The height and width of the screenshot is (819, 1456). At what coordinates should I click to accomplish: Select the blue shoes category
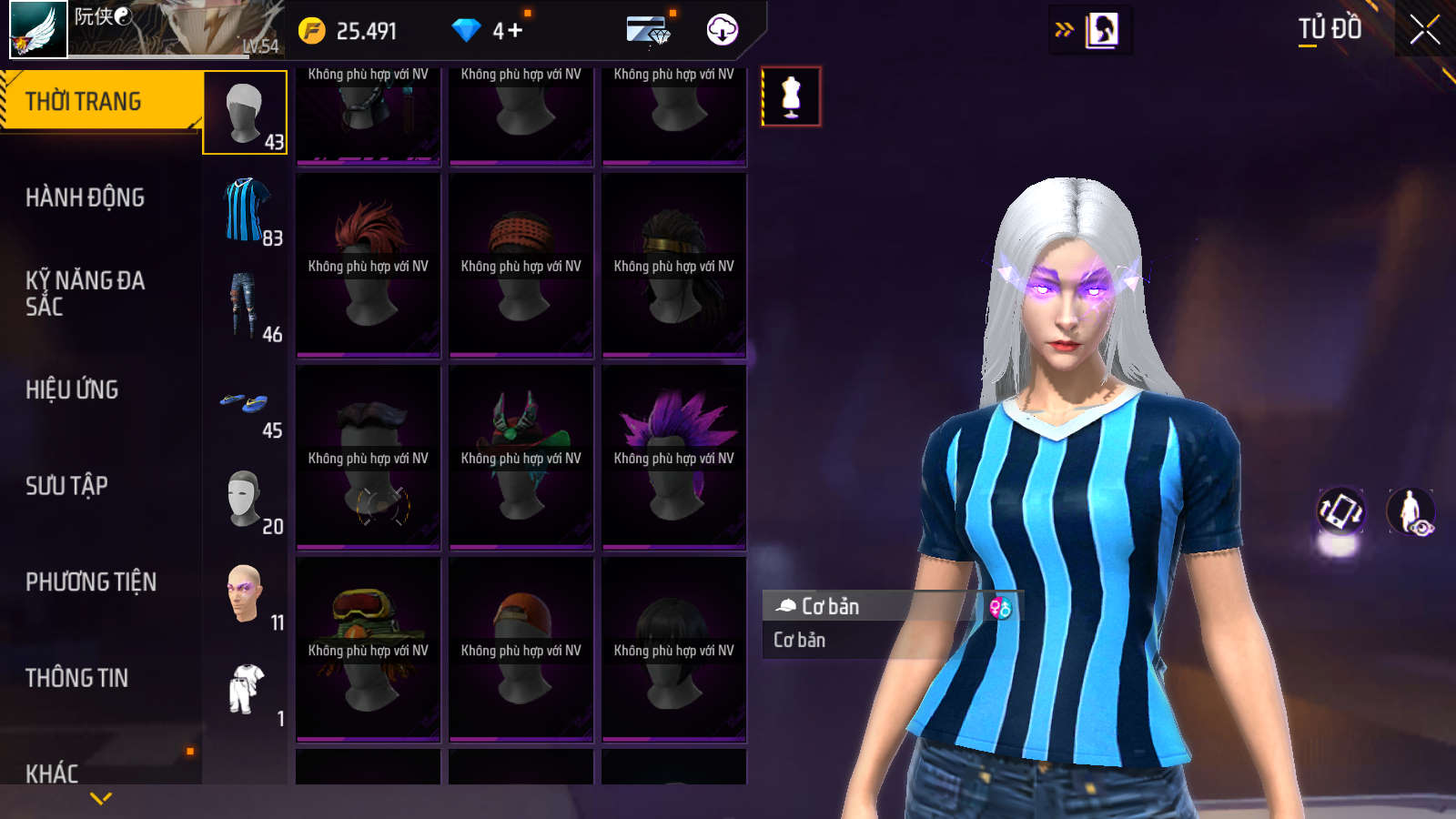click(245, 403)
